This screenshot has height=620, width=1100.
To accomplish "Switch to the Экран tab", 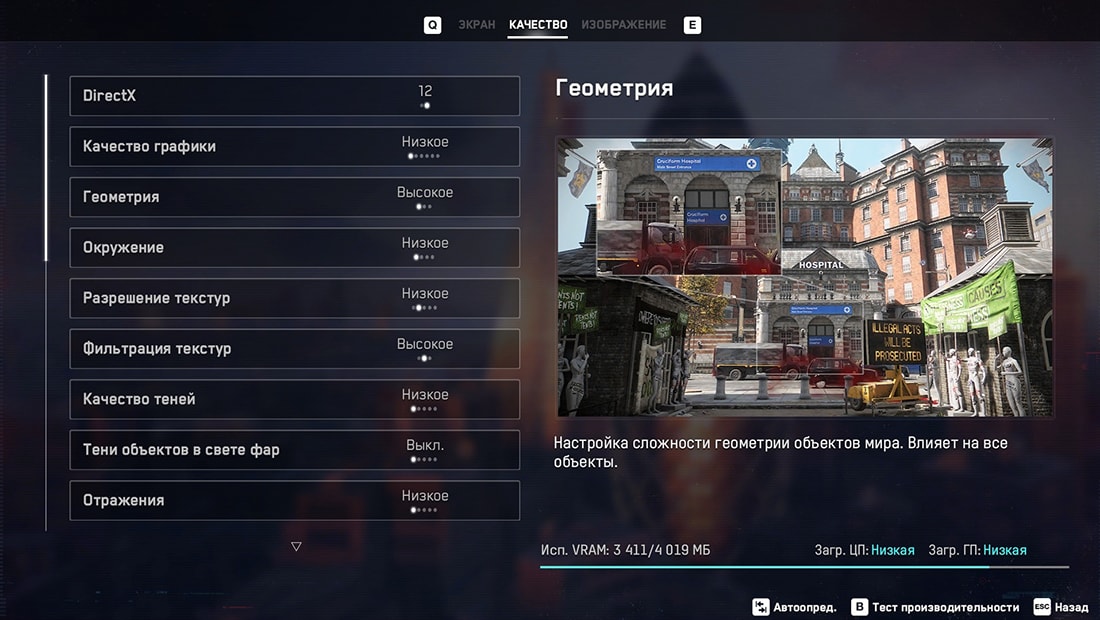I will click(x=476, y=25).
